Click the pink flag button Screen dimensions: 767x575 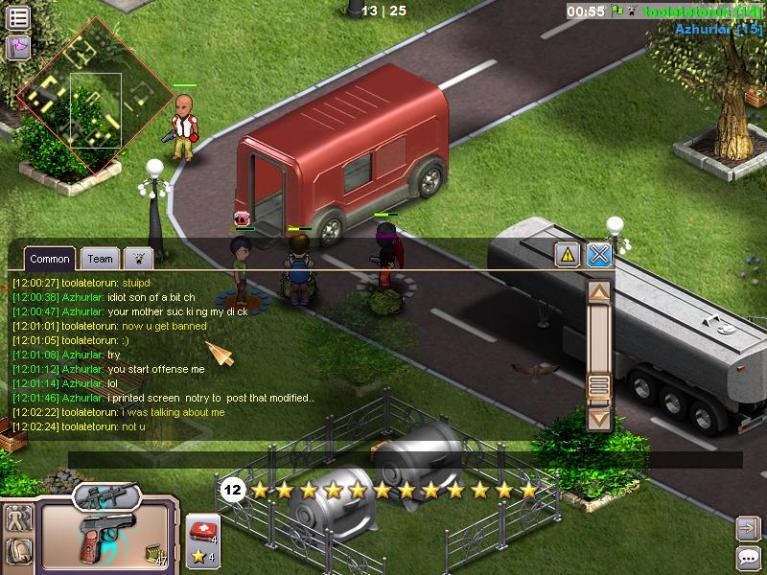click(18, 47)
